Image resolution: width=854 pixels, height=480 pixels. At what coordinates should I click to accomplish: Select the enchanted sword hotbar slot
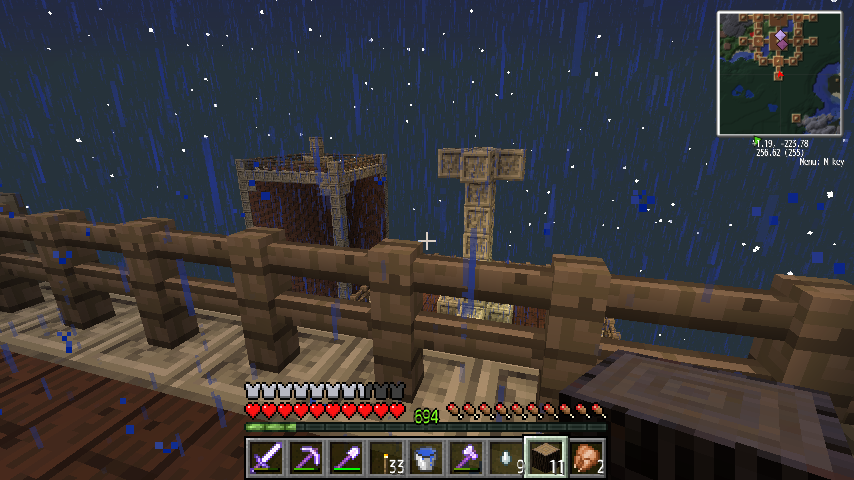point(266,458)
